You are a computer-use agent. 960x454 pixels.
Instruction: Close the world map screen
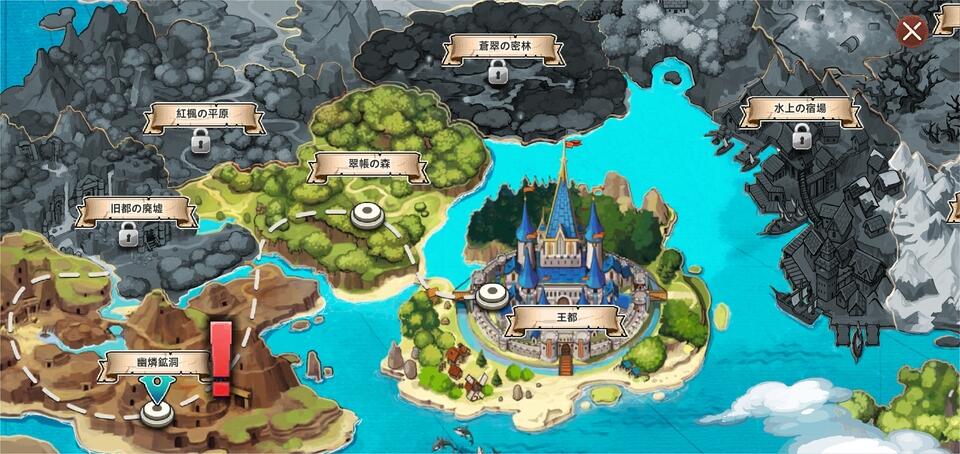(912, 31)
